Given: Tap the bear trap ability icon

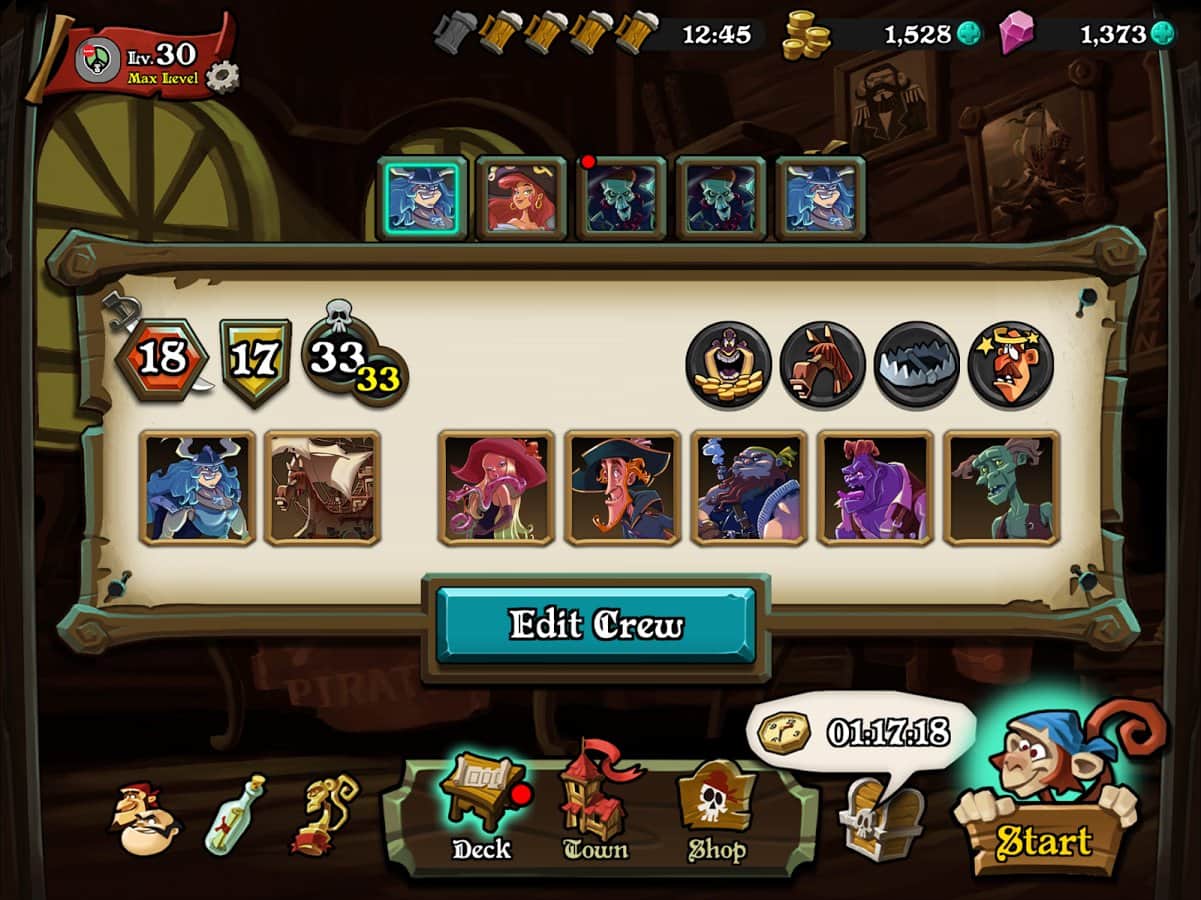Looking at the screenshot, I should pyautogui.click(x=916, y=364).
